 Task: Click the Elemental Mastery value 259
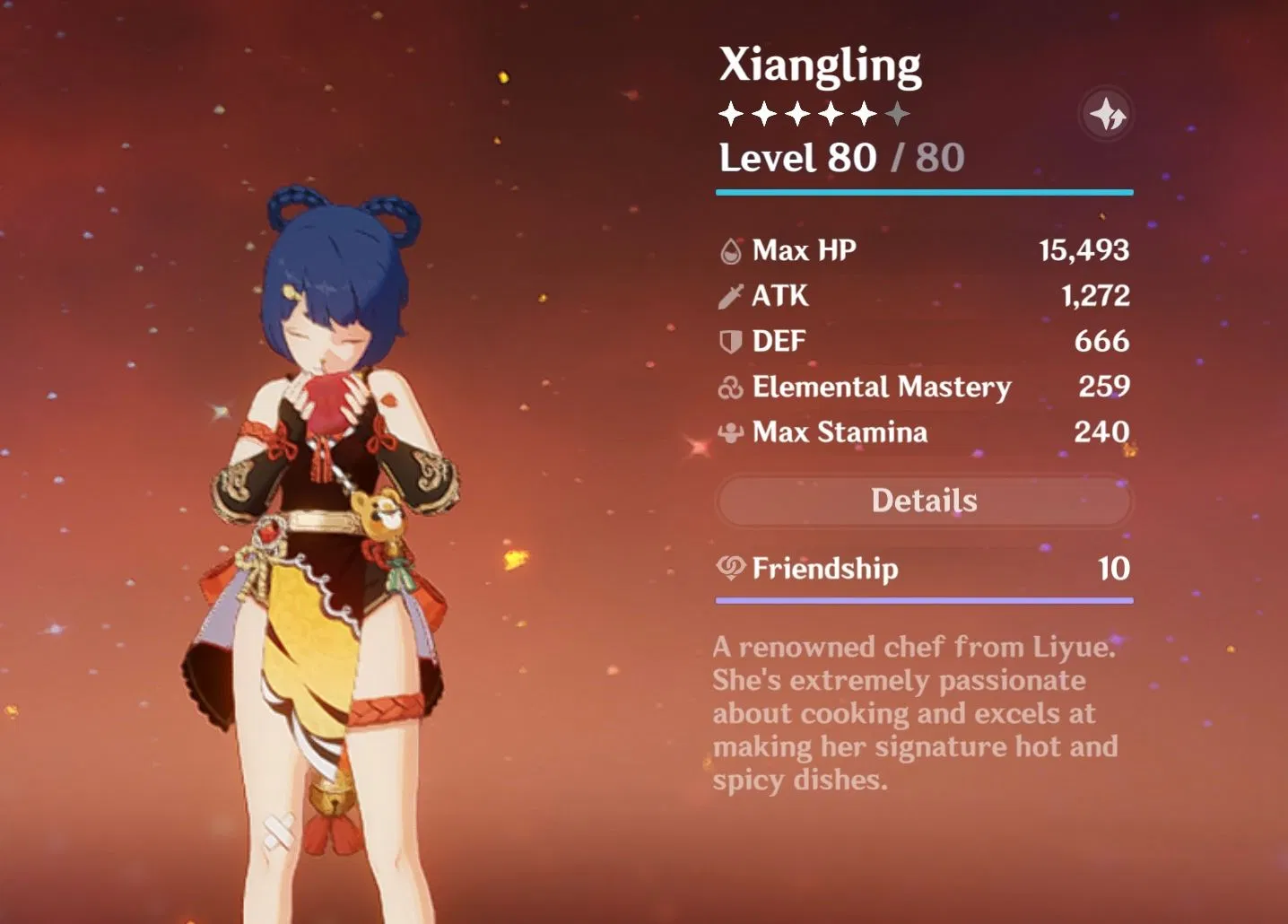point(1105,388)
